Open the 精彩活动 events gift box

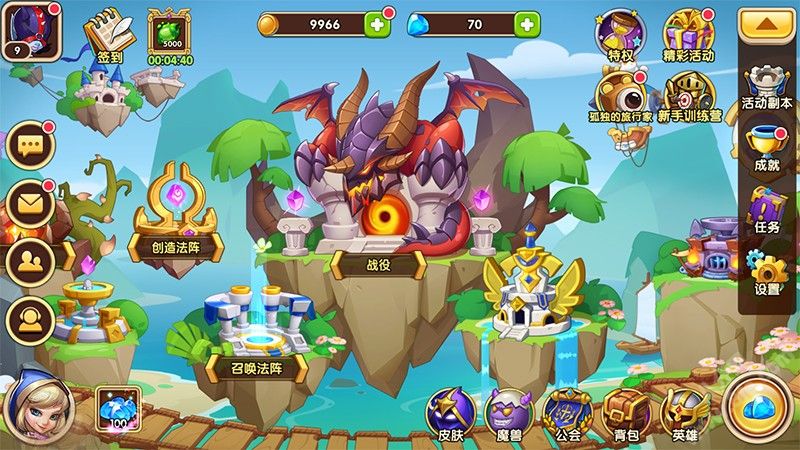(x=688, y=34)
